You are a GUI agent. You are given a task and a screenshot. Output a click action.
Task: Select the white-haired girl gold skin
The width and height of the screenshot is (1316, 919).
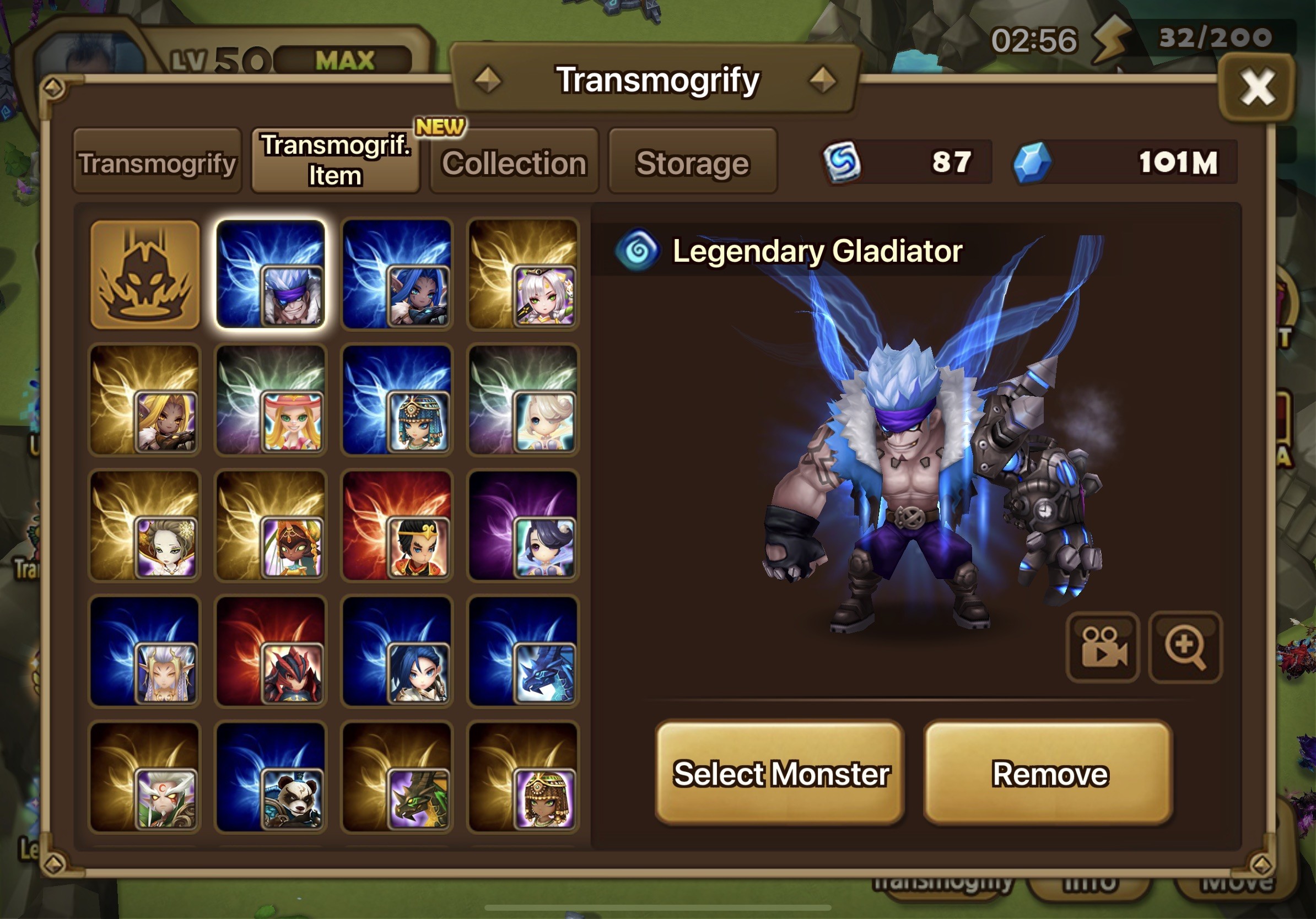tap(523, 274)
